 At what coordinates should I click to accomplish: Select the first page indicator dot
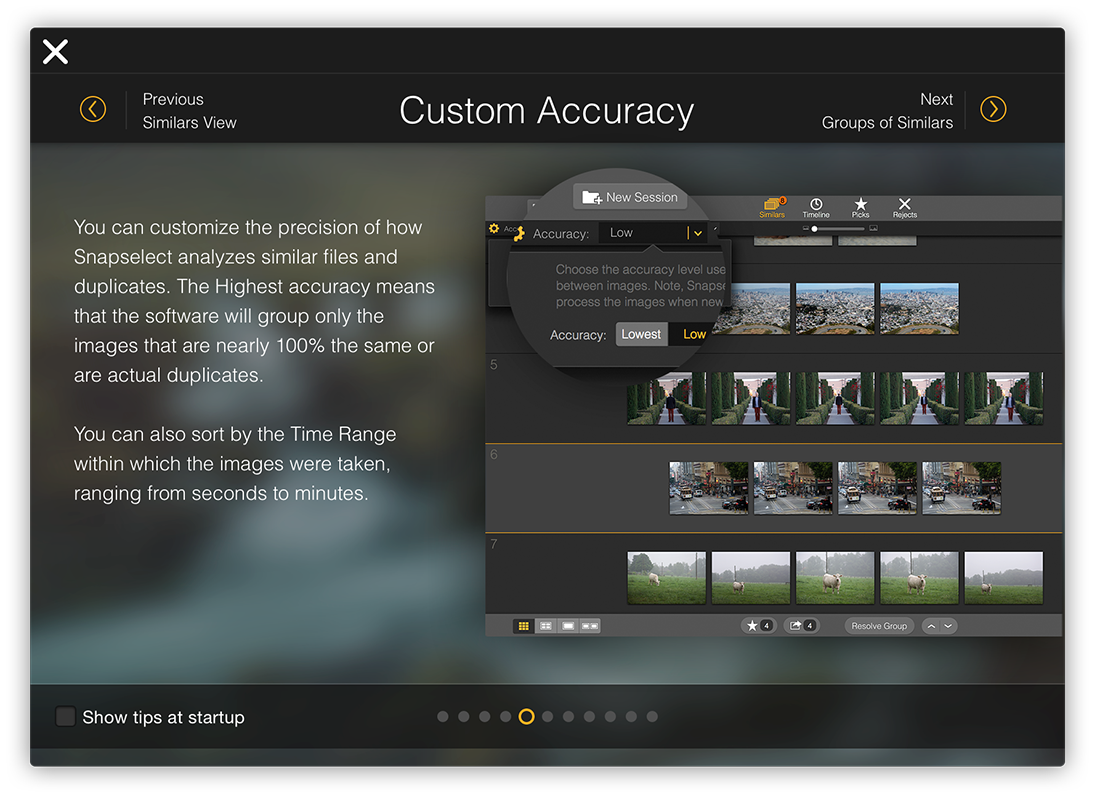click(x=443, y=716)
